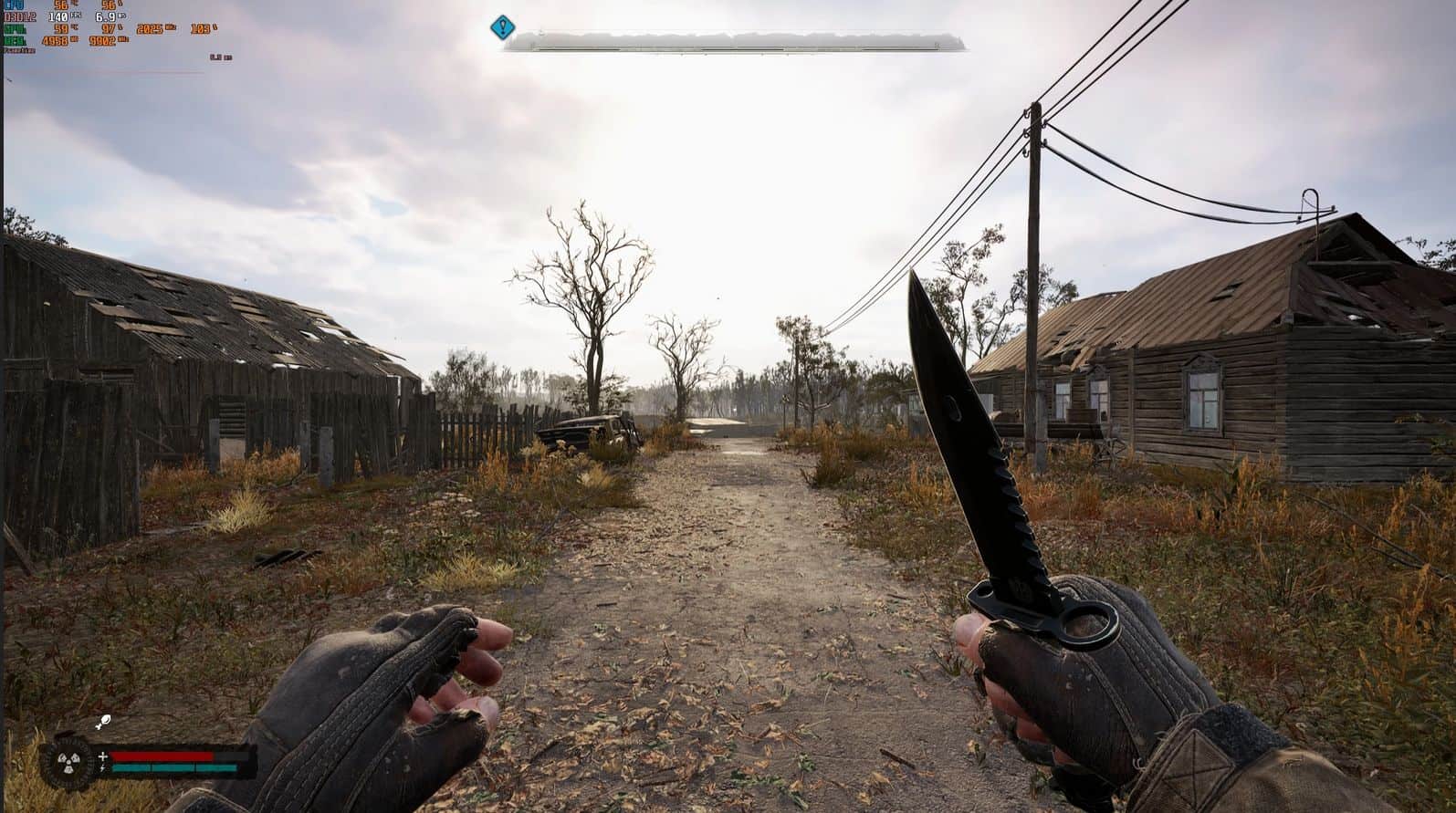The image size is (1456, 813).
Task: Click the hunger drumstick status icon
Action: pyautogui.click(x=104, y=723)
